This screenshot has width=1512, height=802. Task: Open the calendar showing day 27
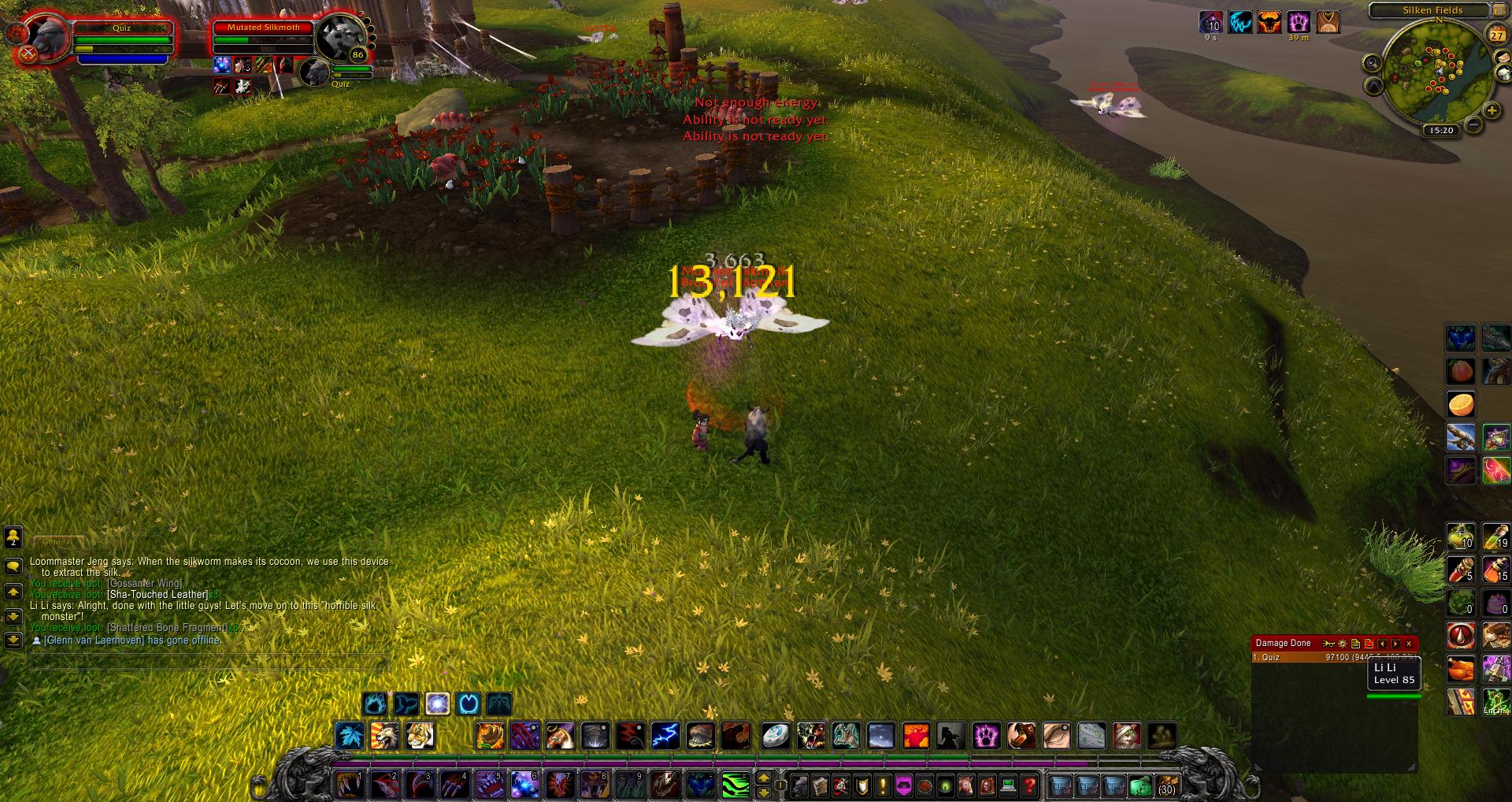(x=1496, y=35)
